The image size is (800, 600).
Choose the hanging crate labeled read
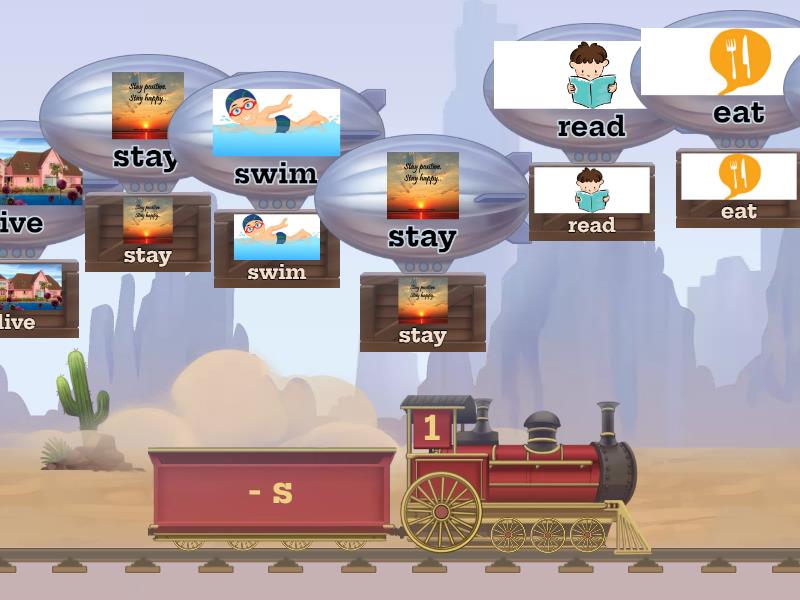point(591,202)
